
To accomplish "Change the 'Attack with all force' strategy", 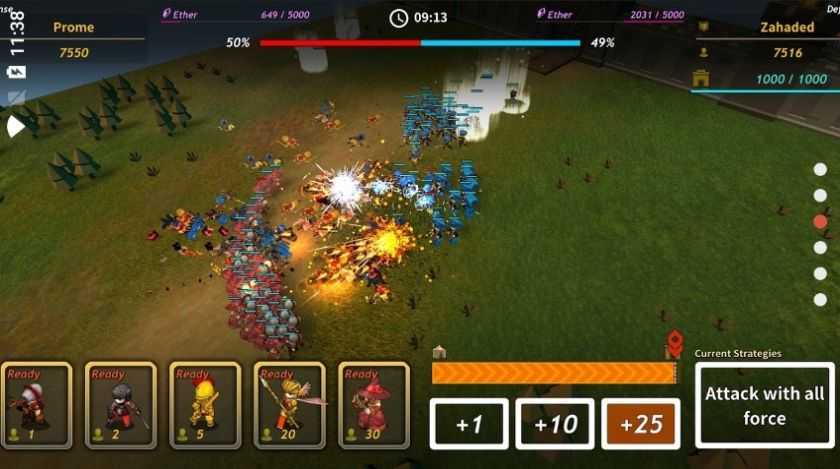I will pyautogui.click(x=765, y=405).
